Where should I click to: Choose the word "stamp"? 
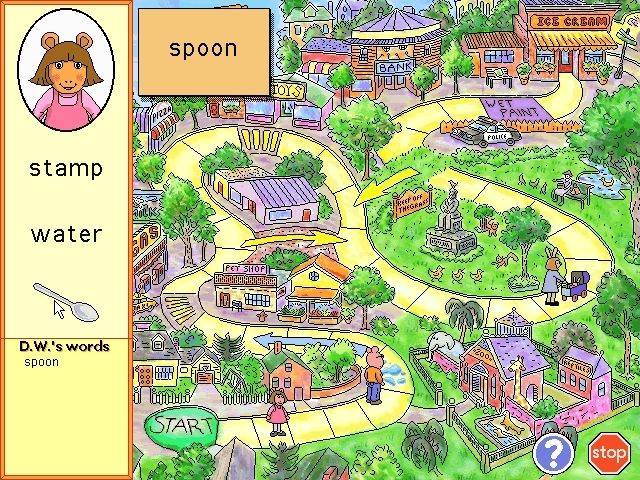(66, 168)
